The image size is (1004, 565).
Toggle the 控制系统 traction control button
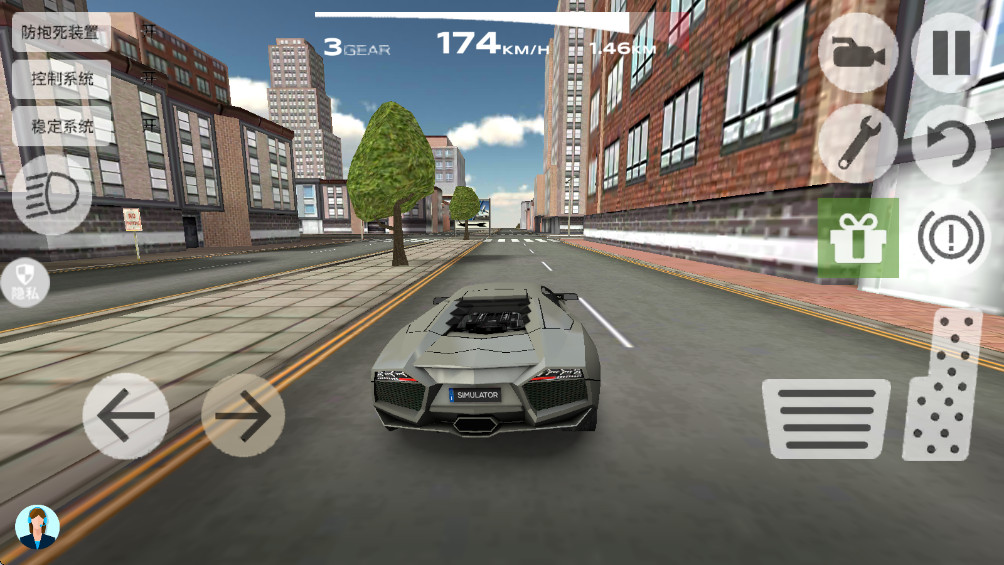pos(62,79)
